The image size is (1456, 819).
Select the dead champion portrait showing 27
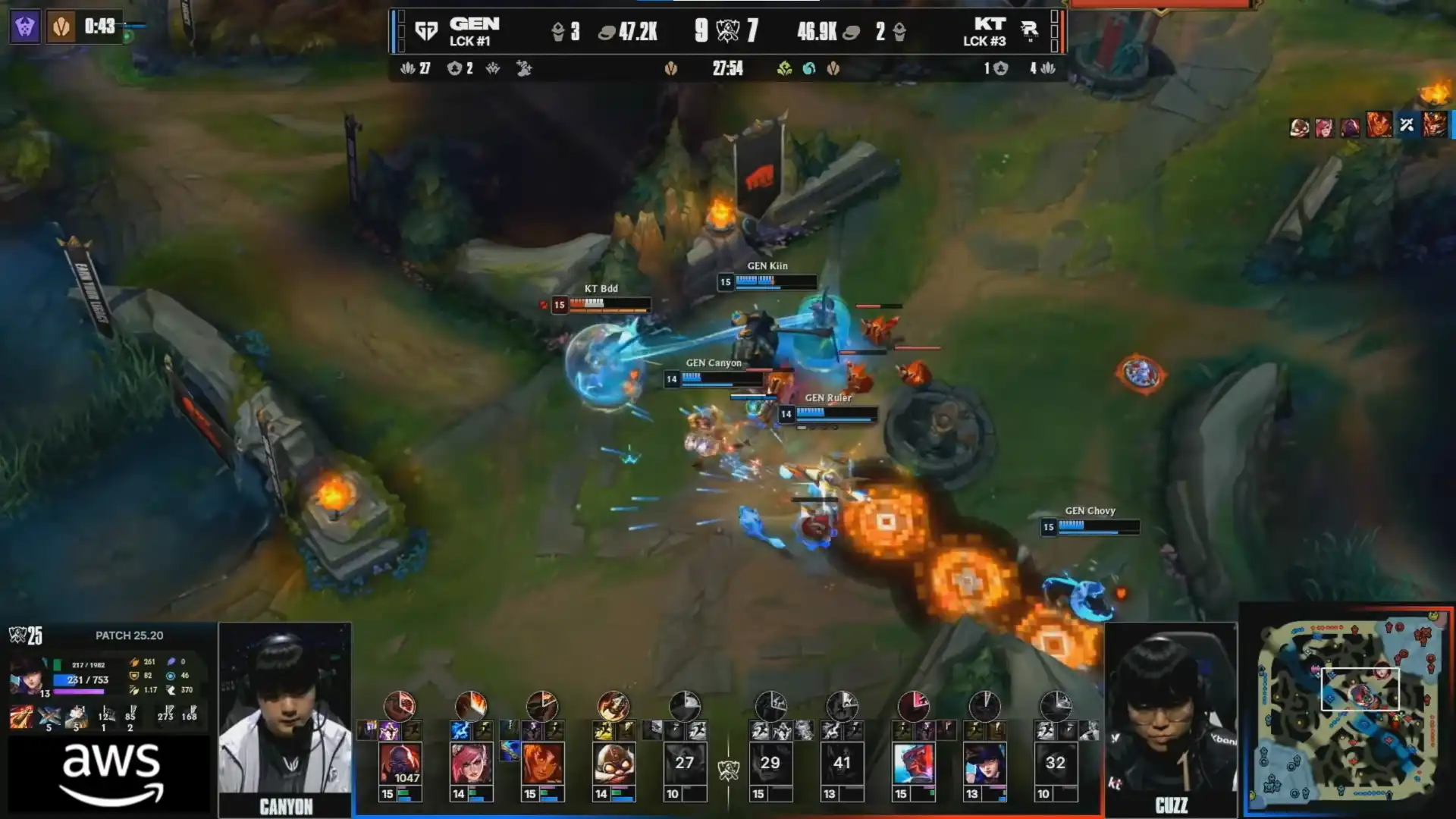pos(685,763)
